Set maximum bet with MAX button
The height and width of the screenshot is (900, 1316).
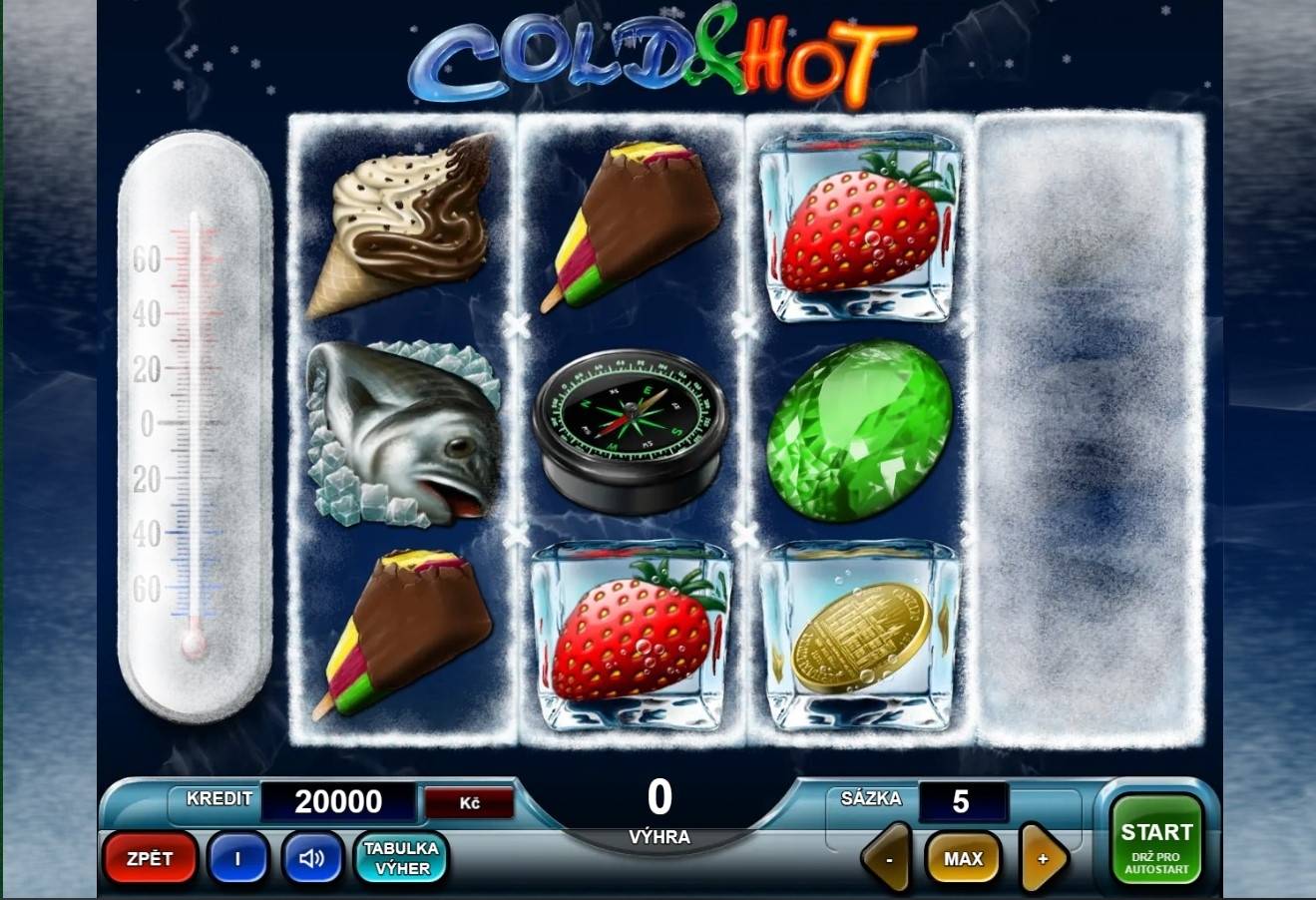point(963,858)
